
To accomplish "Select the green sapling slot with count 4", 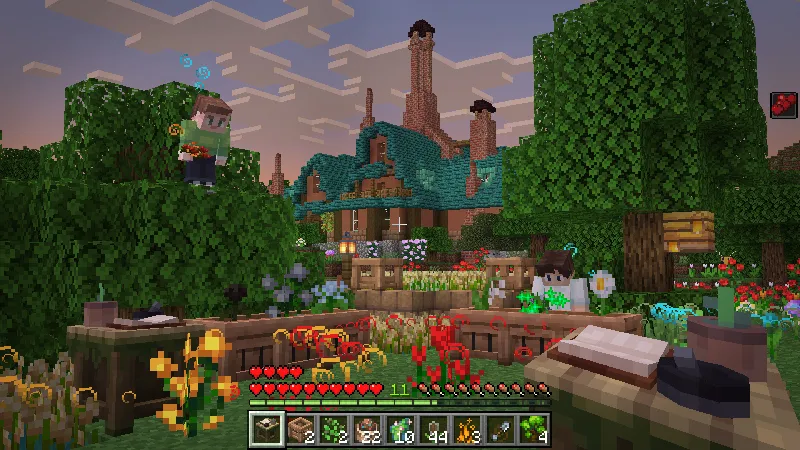I will pos(535,428).
